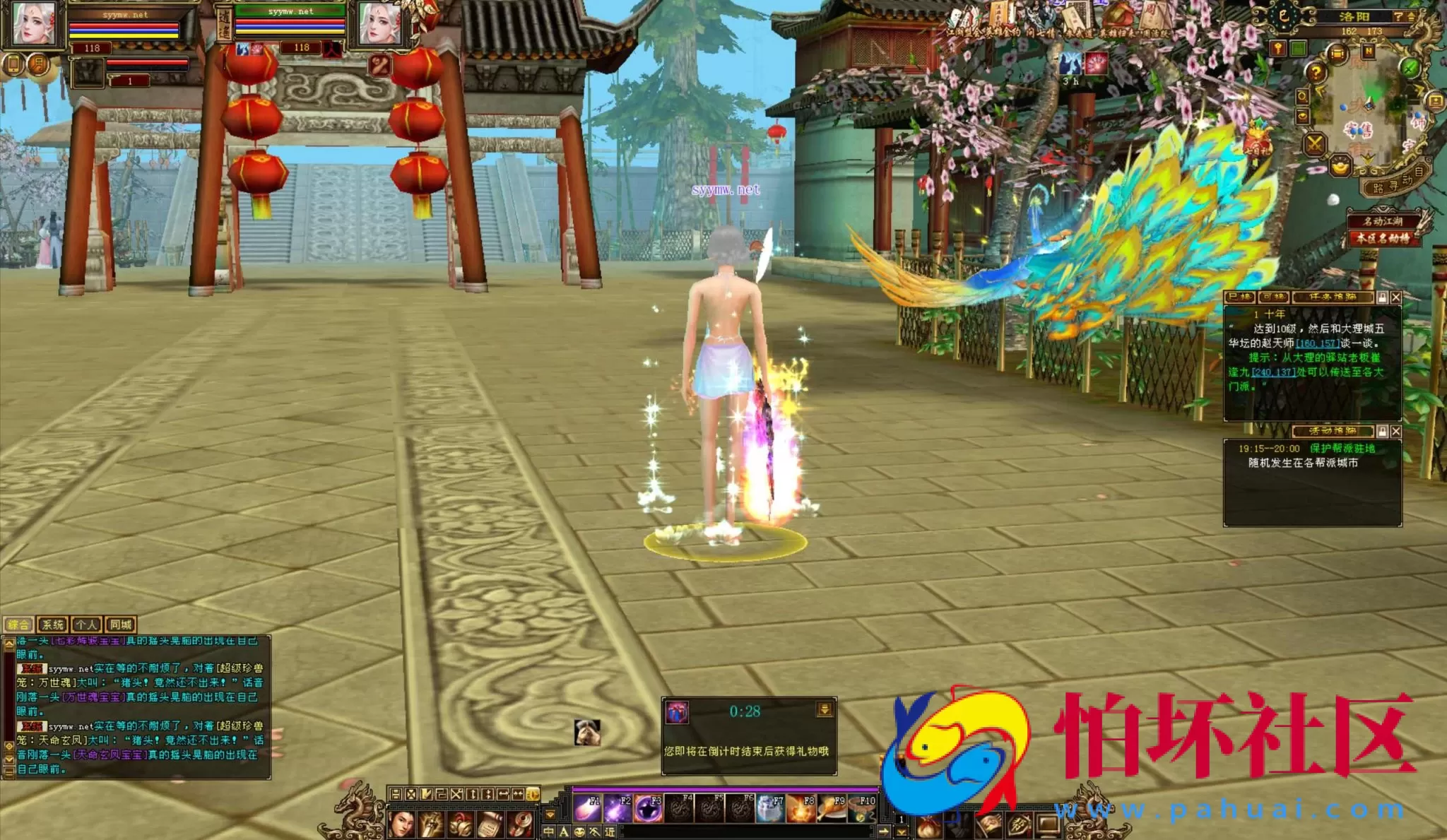Screen dimensions: 1447x840
Task: Click the crossed-swords PK icon beside the minimap
Action: pos(1314,143)
